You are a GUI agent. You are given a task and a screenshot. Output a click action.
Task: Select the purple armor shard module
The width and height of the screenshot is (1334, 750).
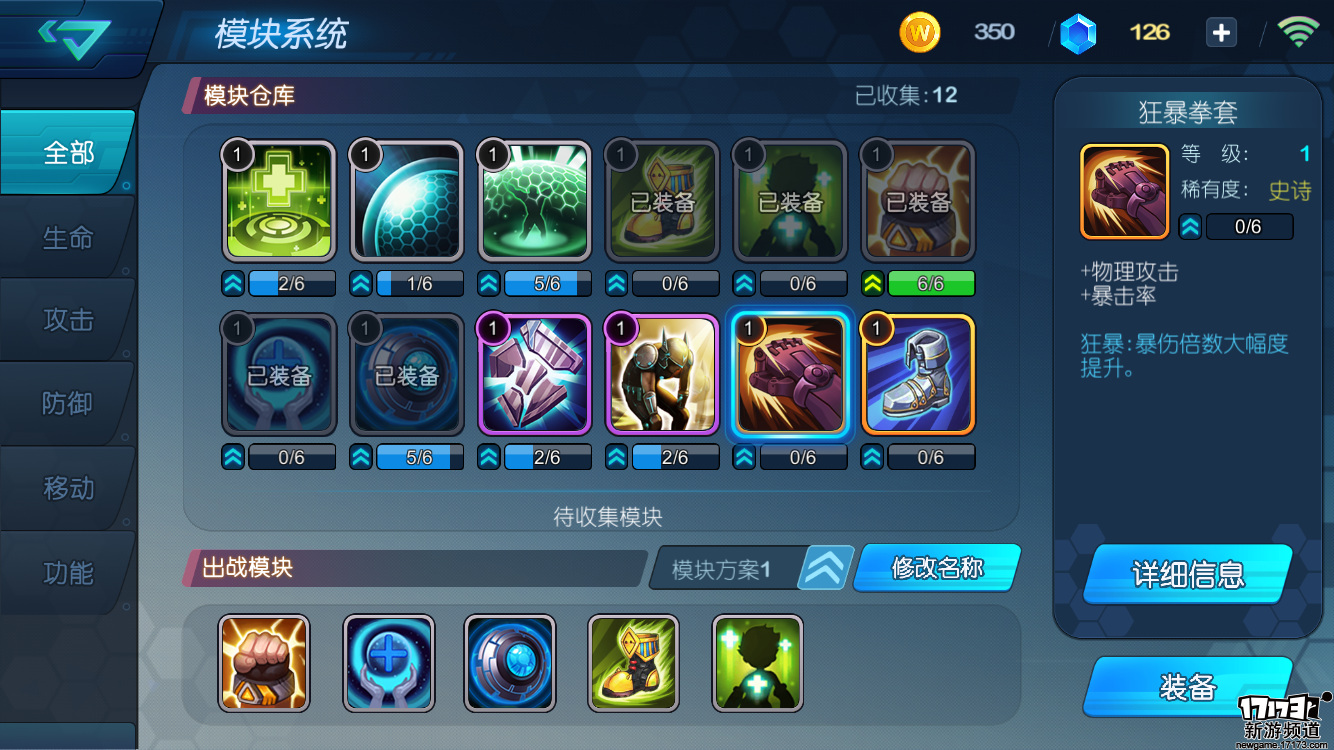(x=534, y=373)
